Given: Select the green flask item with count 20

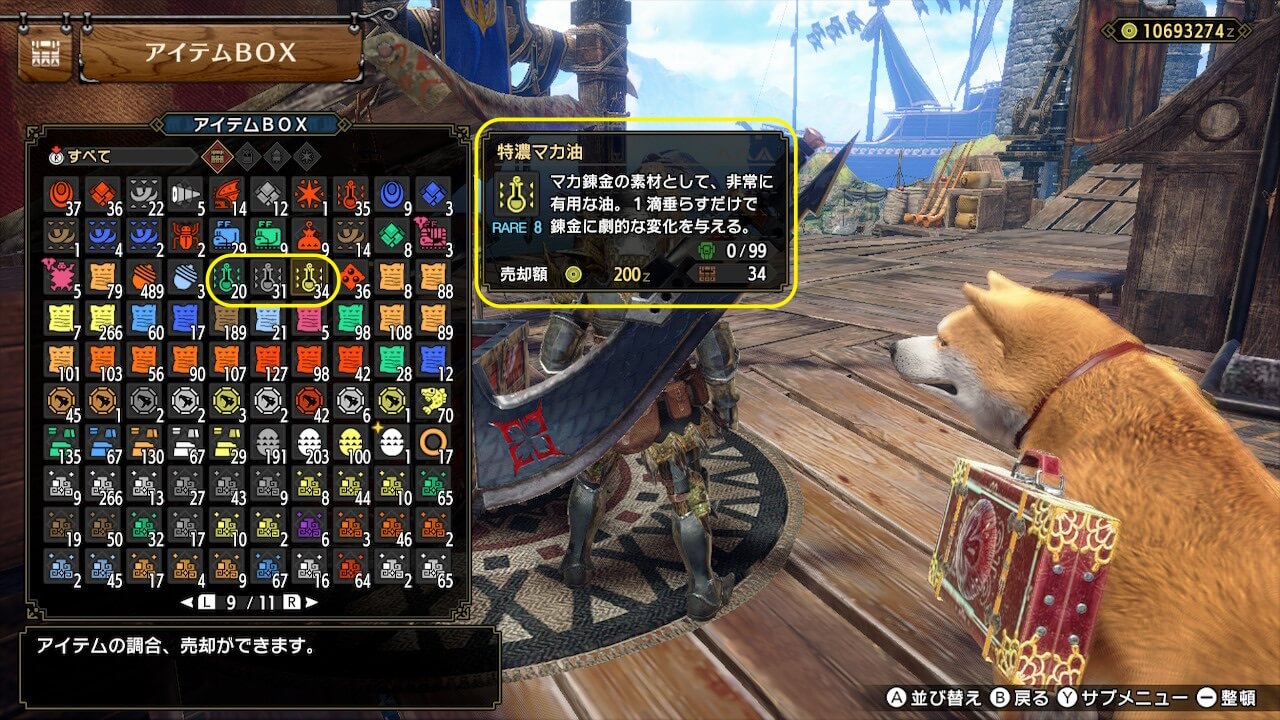Looking at the screenshot, I should click(x=227, y=278).
